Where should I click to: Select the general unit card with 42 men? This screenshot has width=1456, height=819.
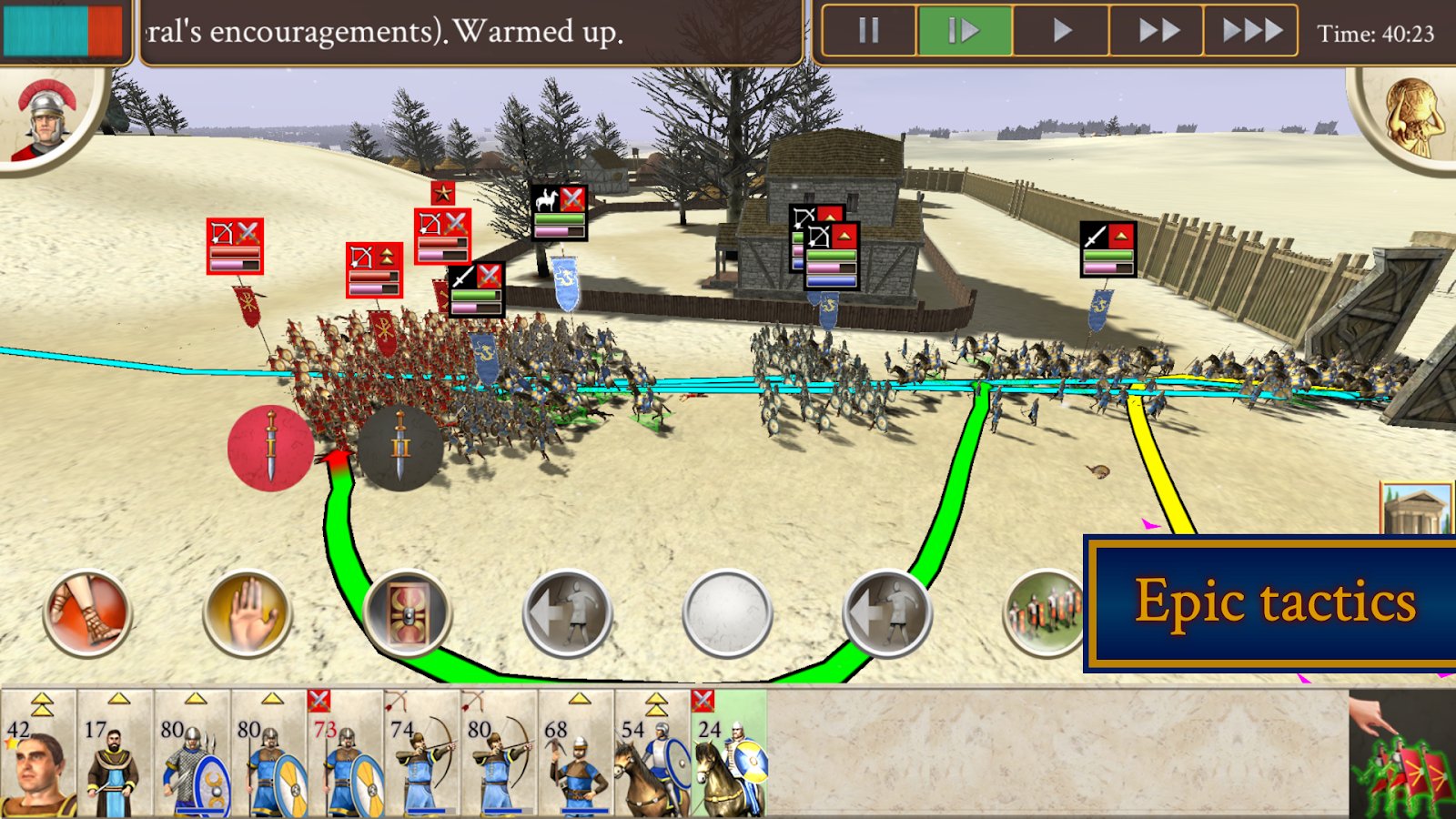pyautogui.click(x=38, y=755)
